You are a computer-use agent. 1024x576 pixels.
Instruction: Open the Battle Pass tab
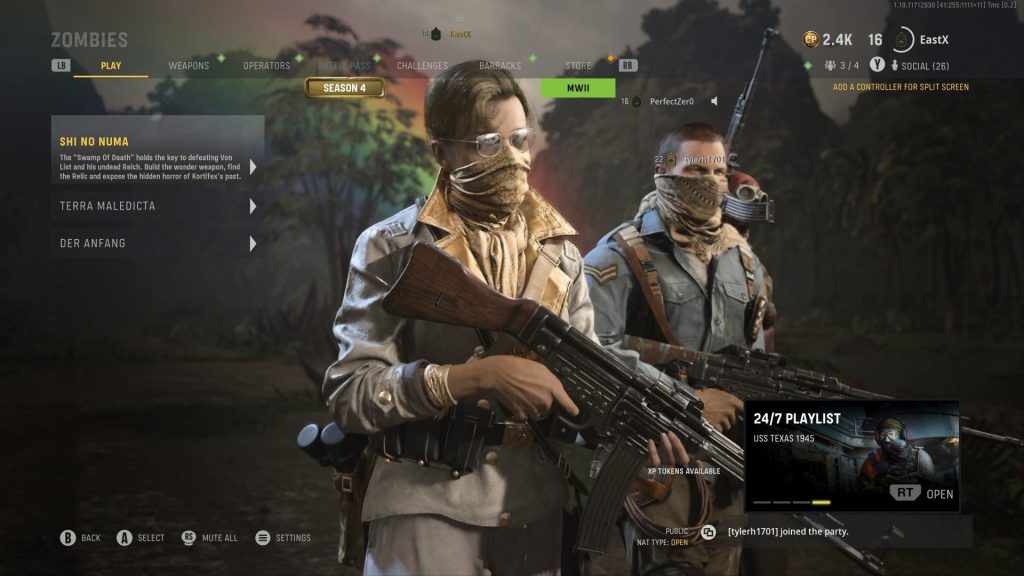343,66
